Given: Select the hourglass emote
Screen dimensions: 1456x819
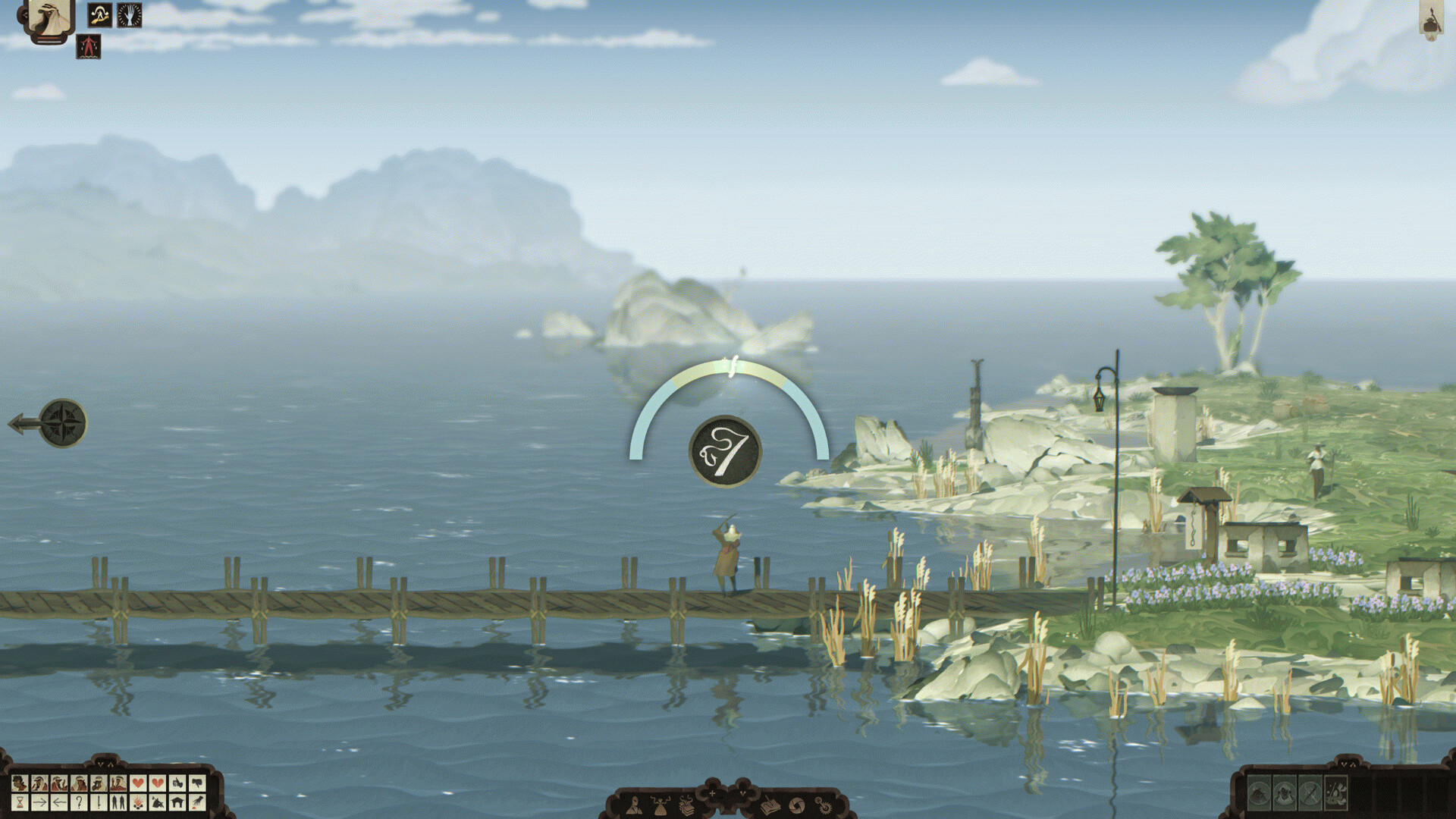Looking at the screenshot, I should tap(20, 802).
